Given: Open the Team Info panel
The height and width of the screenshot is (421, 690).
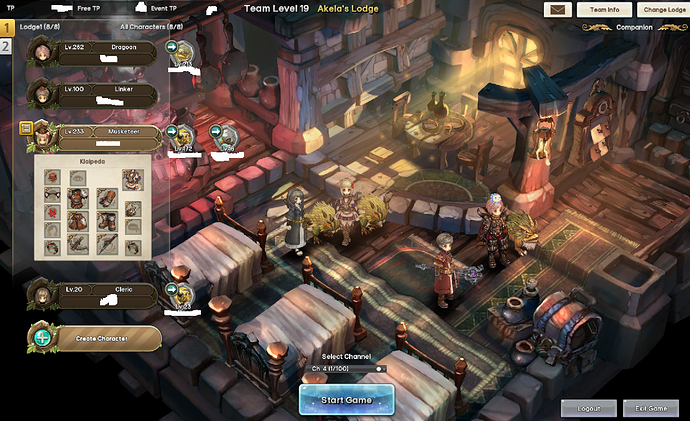Looking at the screenshot, I should pos(605,9).
